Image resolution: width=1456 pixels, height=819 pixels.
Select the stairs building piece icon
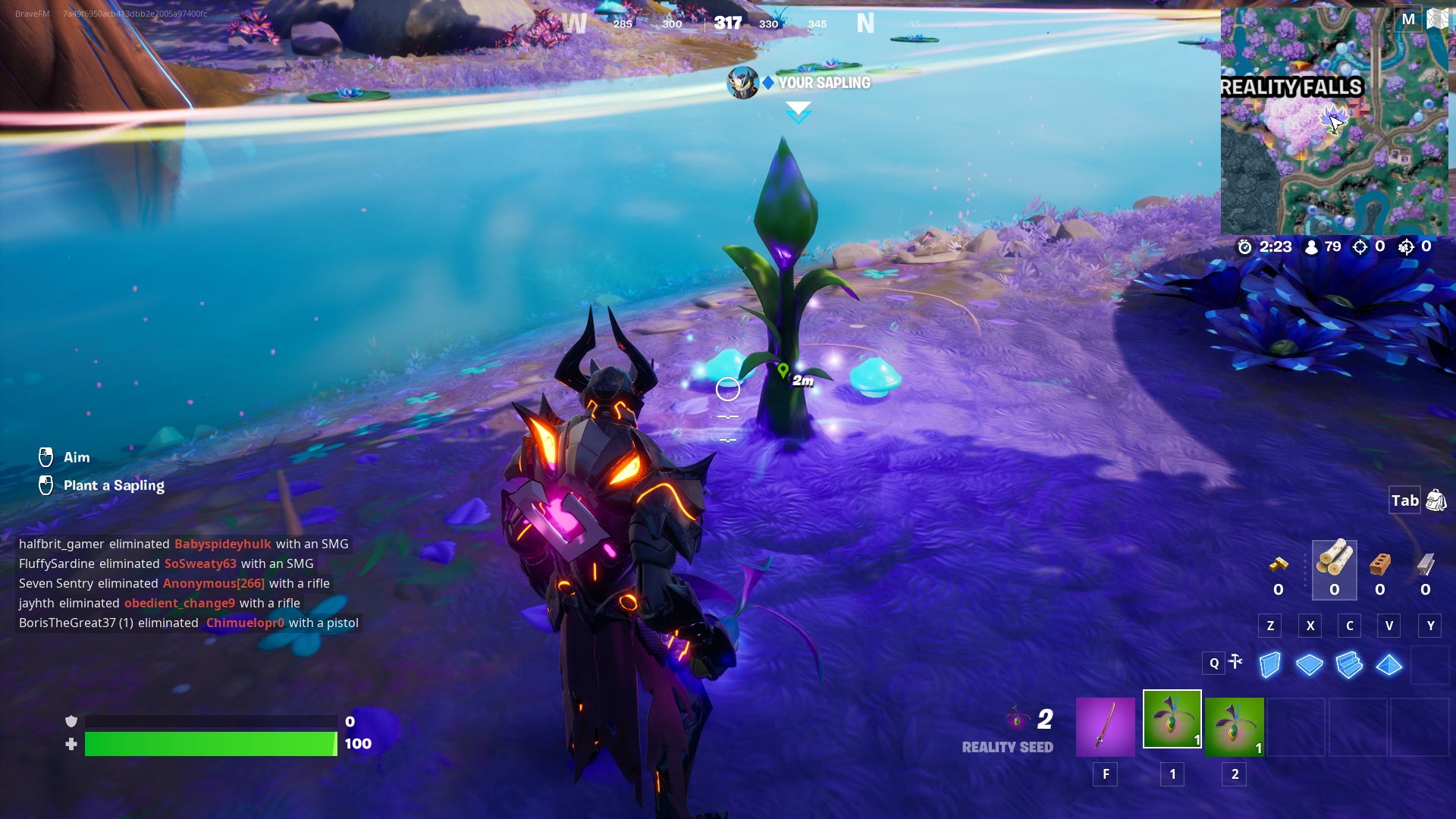1348,665
